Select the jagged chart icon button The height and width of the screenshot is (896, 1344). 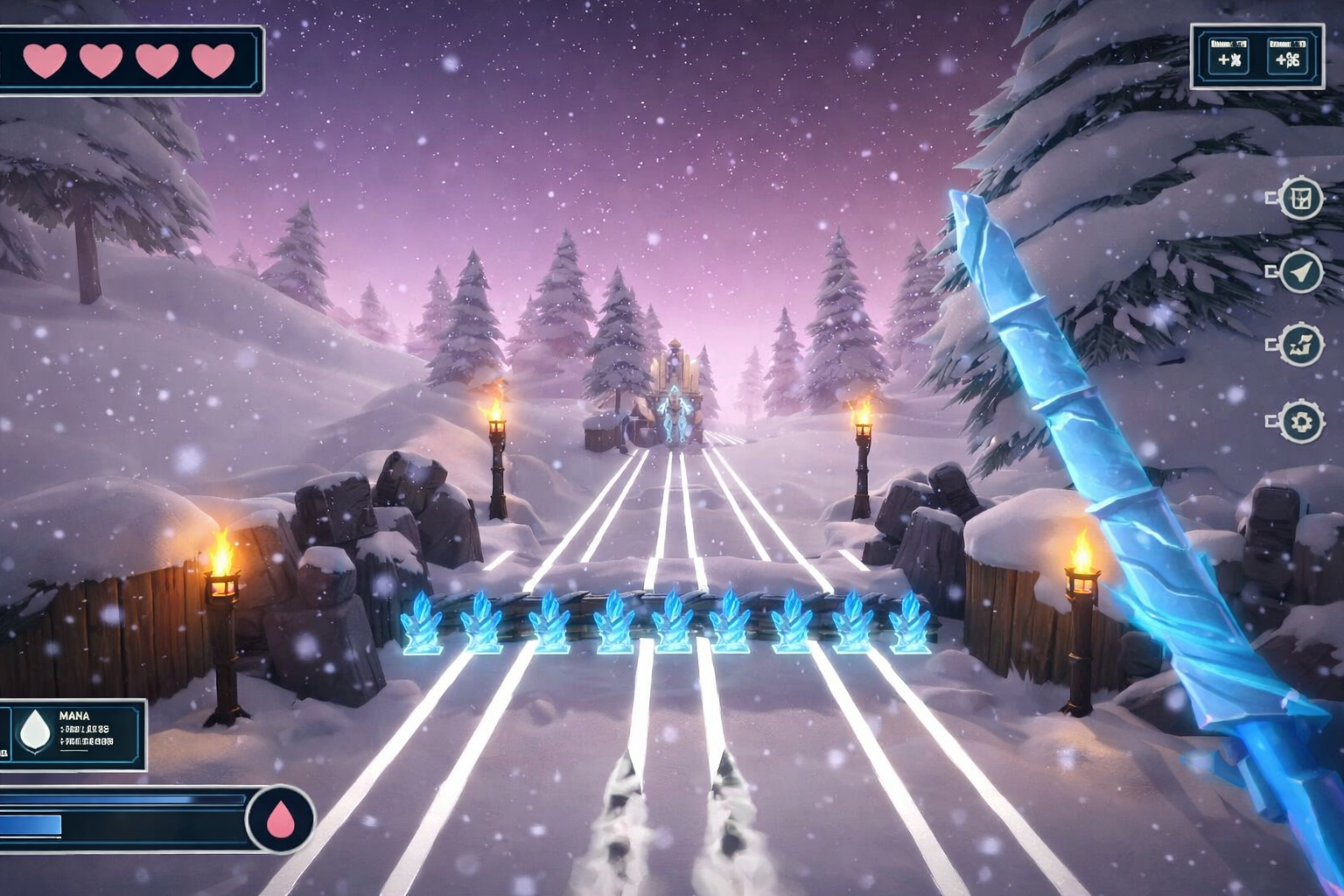1301,346
